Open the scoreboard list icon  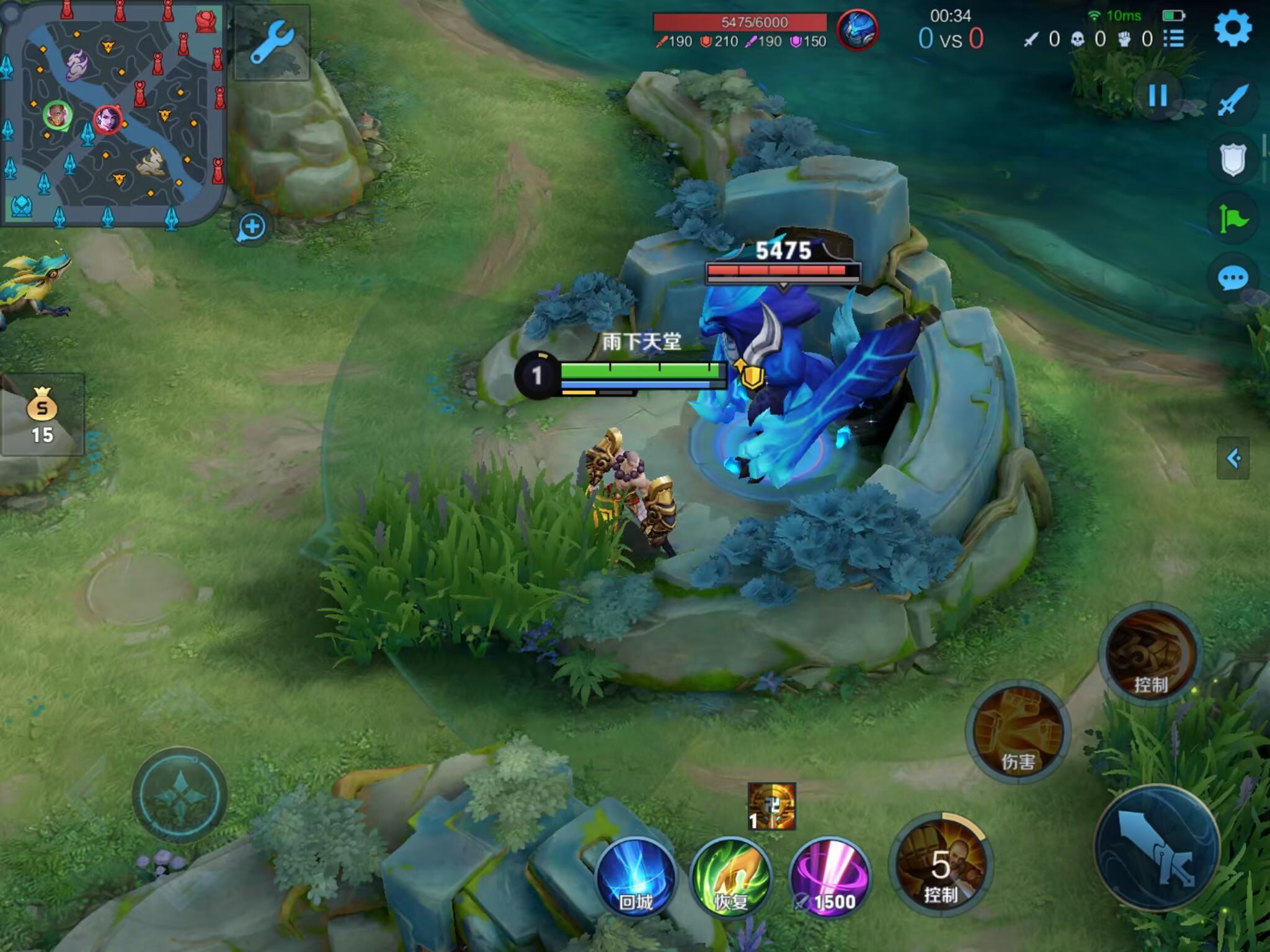[1173, 39]
